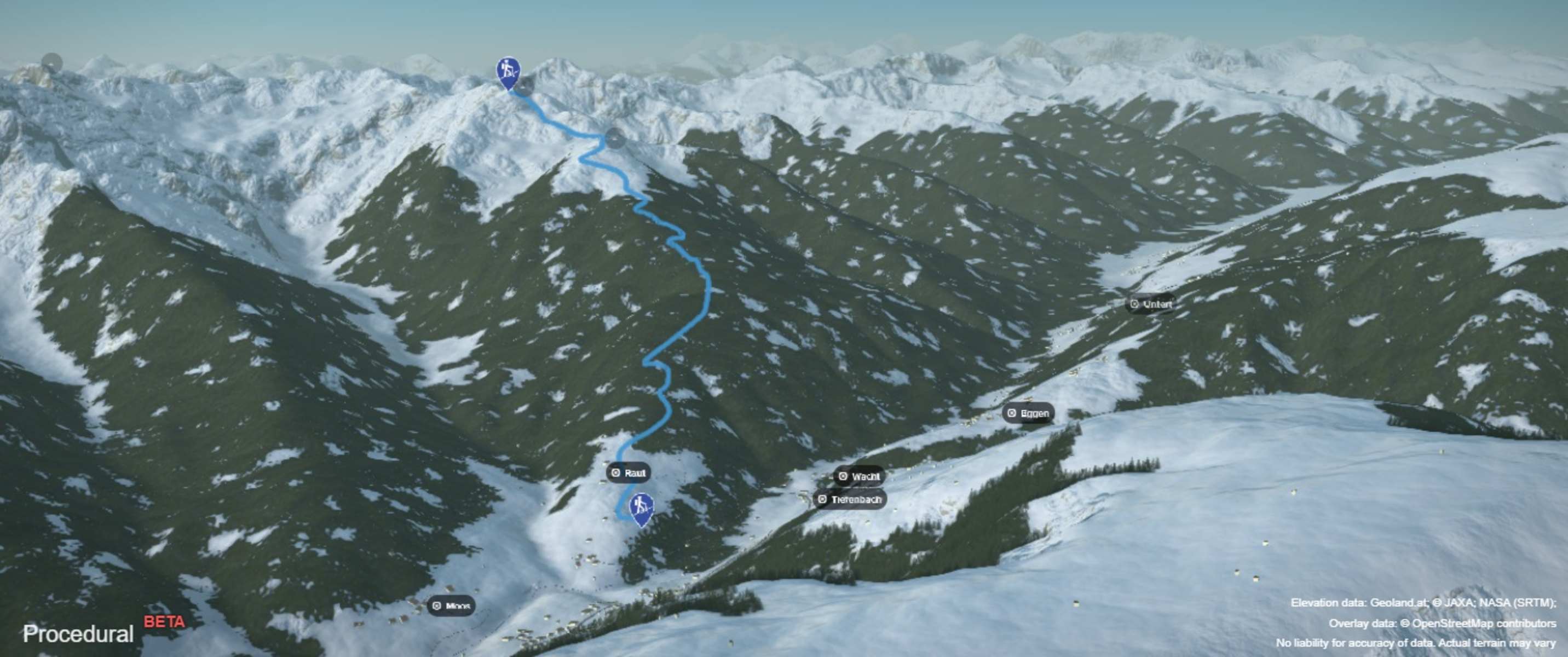Viewport: 1568px width, 657px height.
Task: Click the hiker pin near Raut
Action: pos(641,508)
